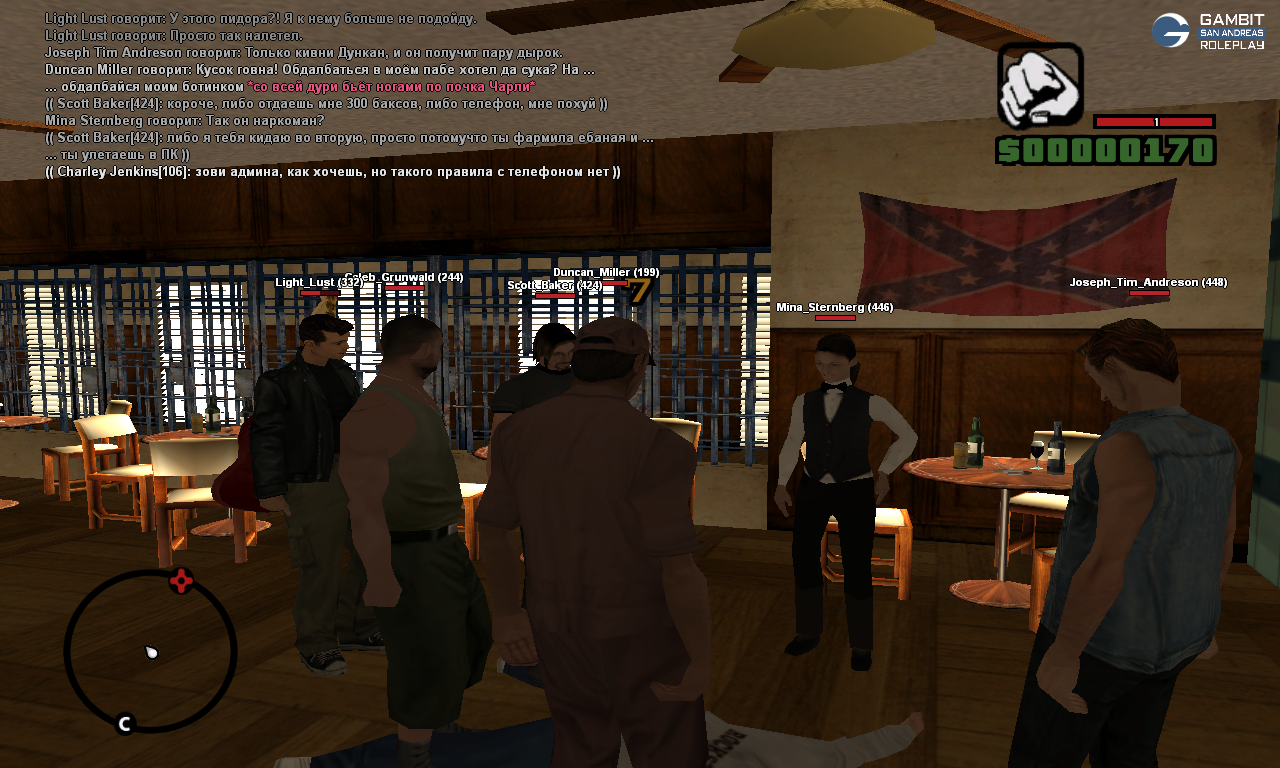Image resolution: width=1280 pixels, height=768 pixels.
Task: Select the red marker on the radar
Action: tap(180, 581)
